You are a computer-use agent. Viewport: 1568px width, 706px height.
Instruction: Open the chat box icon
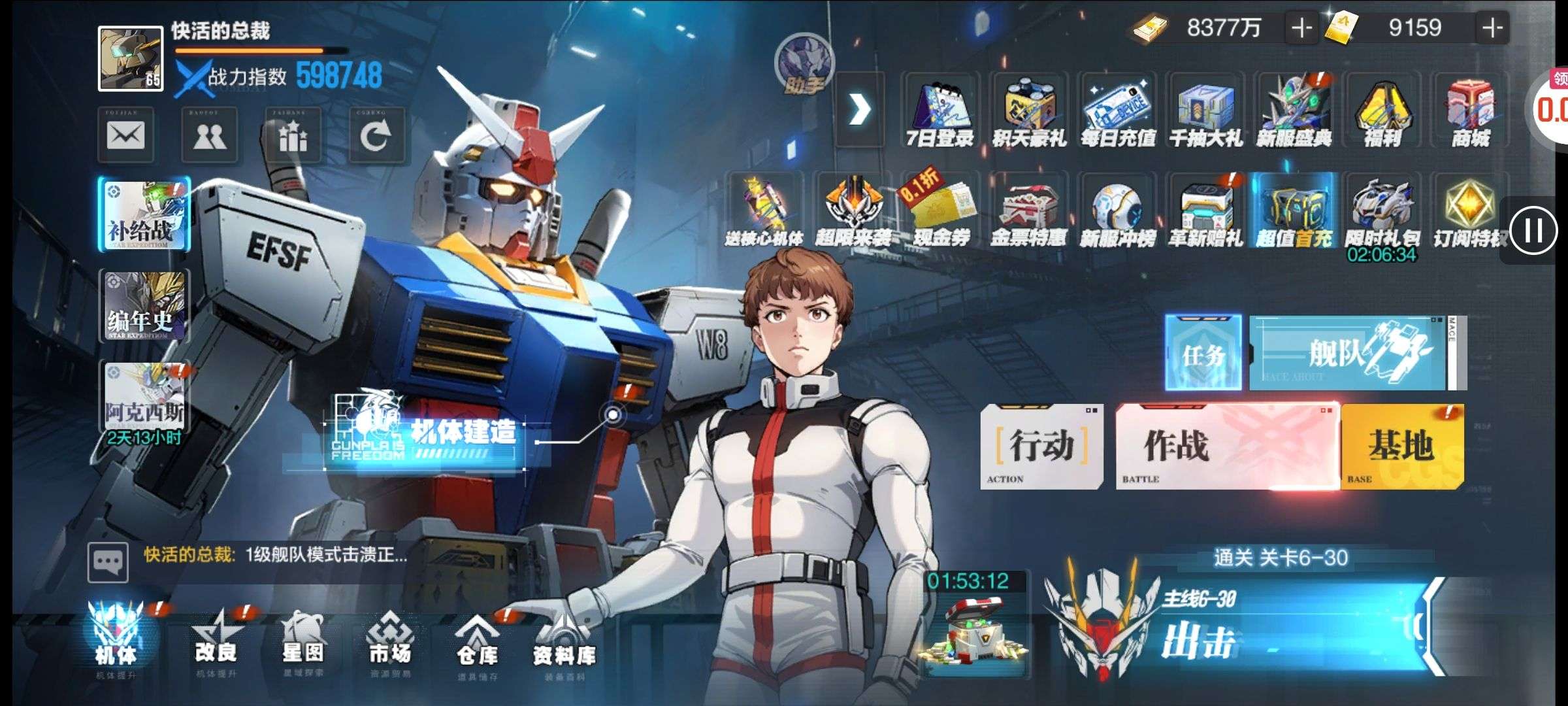click(x=108, y=562)
